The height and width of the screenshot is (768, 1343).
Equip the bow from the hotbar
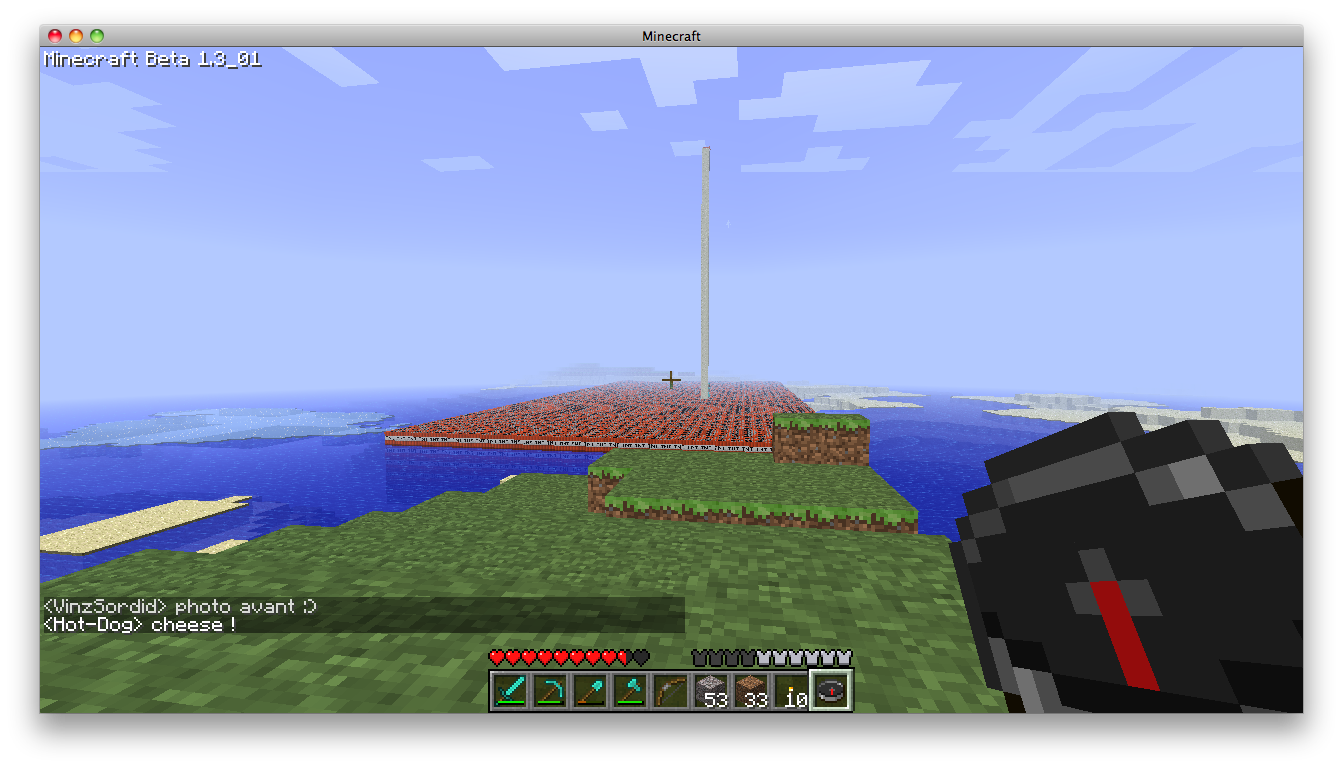[670, 691]
